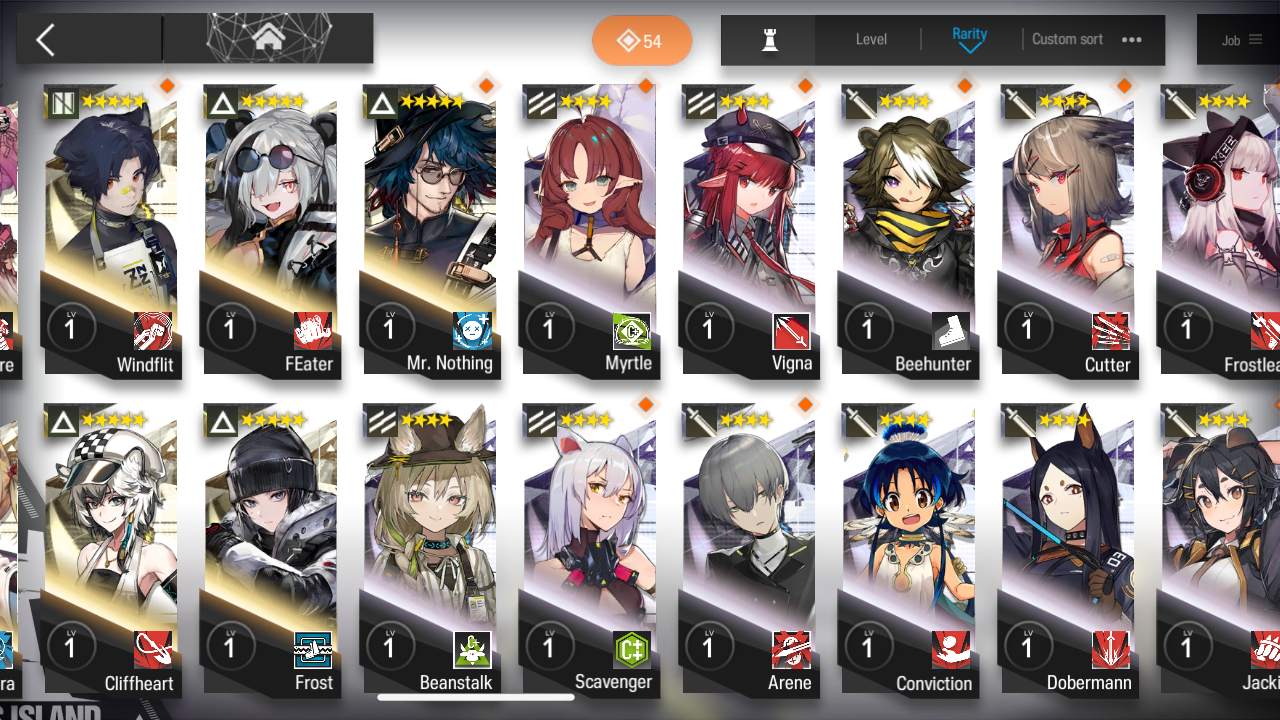Pick the Mr. Nothing operator card
Viewport: 1280px width, 720px height.
pos(430,230)
